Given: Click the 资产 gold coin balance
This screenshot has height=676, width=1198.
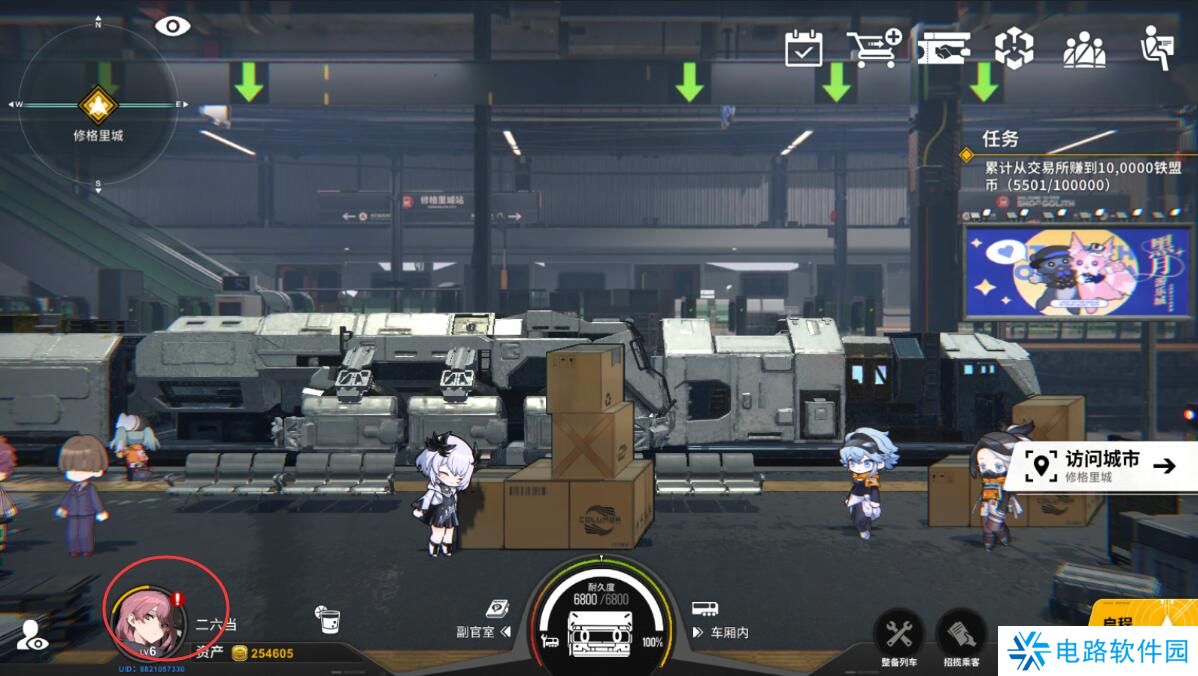Looking at the screenshot, I should (x=250, y=653).
